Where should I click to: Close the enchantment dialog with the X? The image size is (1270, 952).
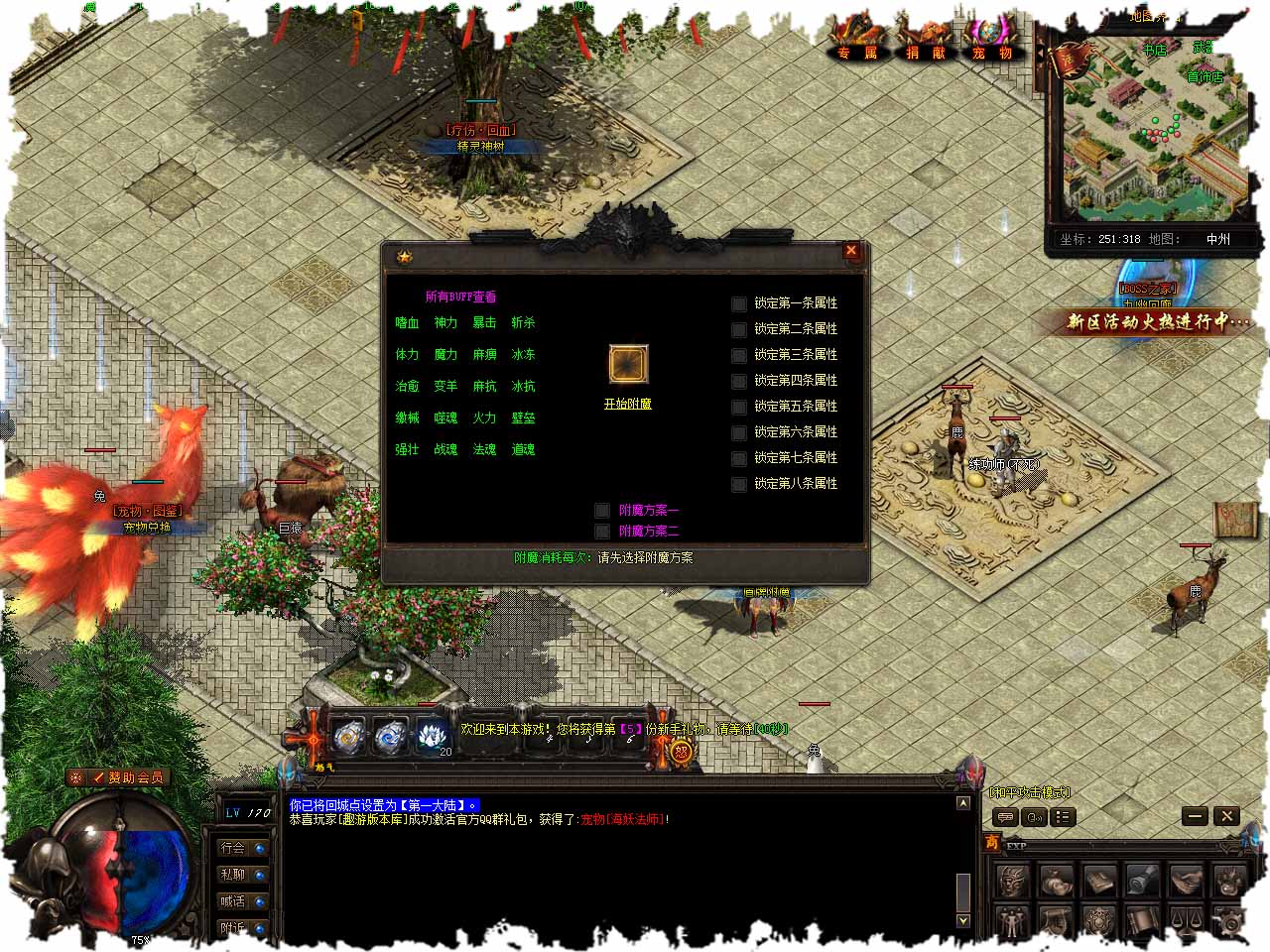pos(850,252)
